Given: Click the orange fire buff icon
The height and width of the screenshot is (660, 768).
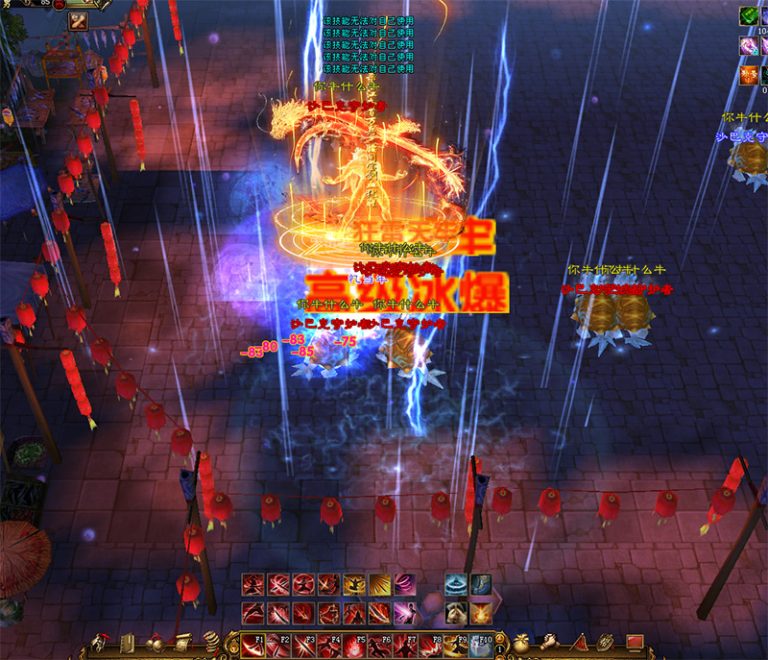Looking at the screenshot, I should [x=748, y=75].
